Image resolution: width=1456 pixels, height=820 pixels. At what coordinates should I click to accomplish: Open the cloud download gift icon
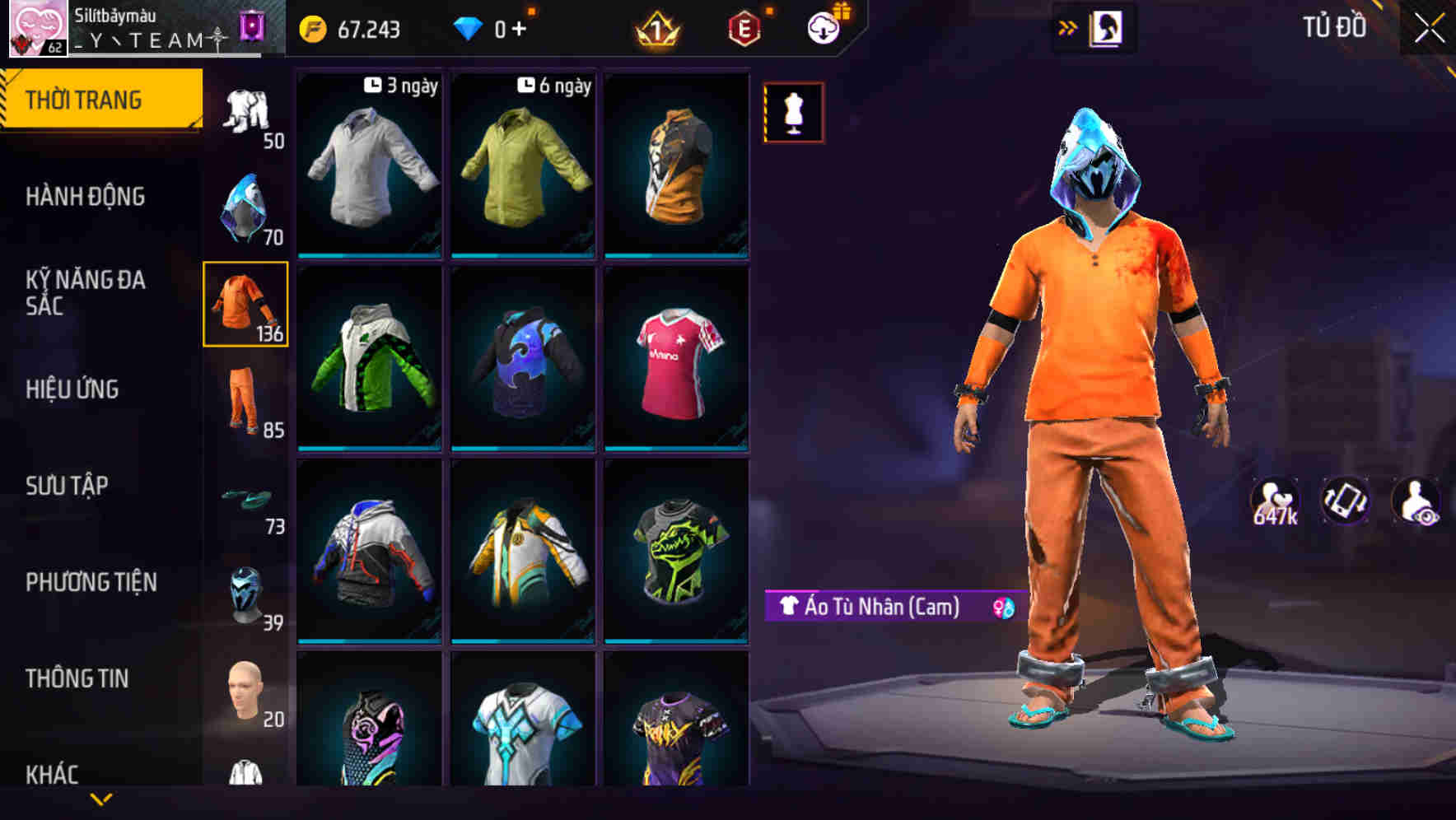pyautogui.click(x=823, y=26)
